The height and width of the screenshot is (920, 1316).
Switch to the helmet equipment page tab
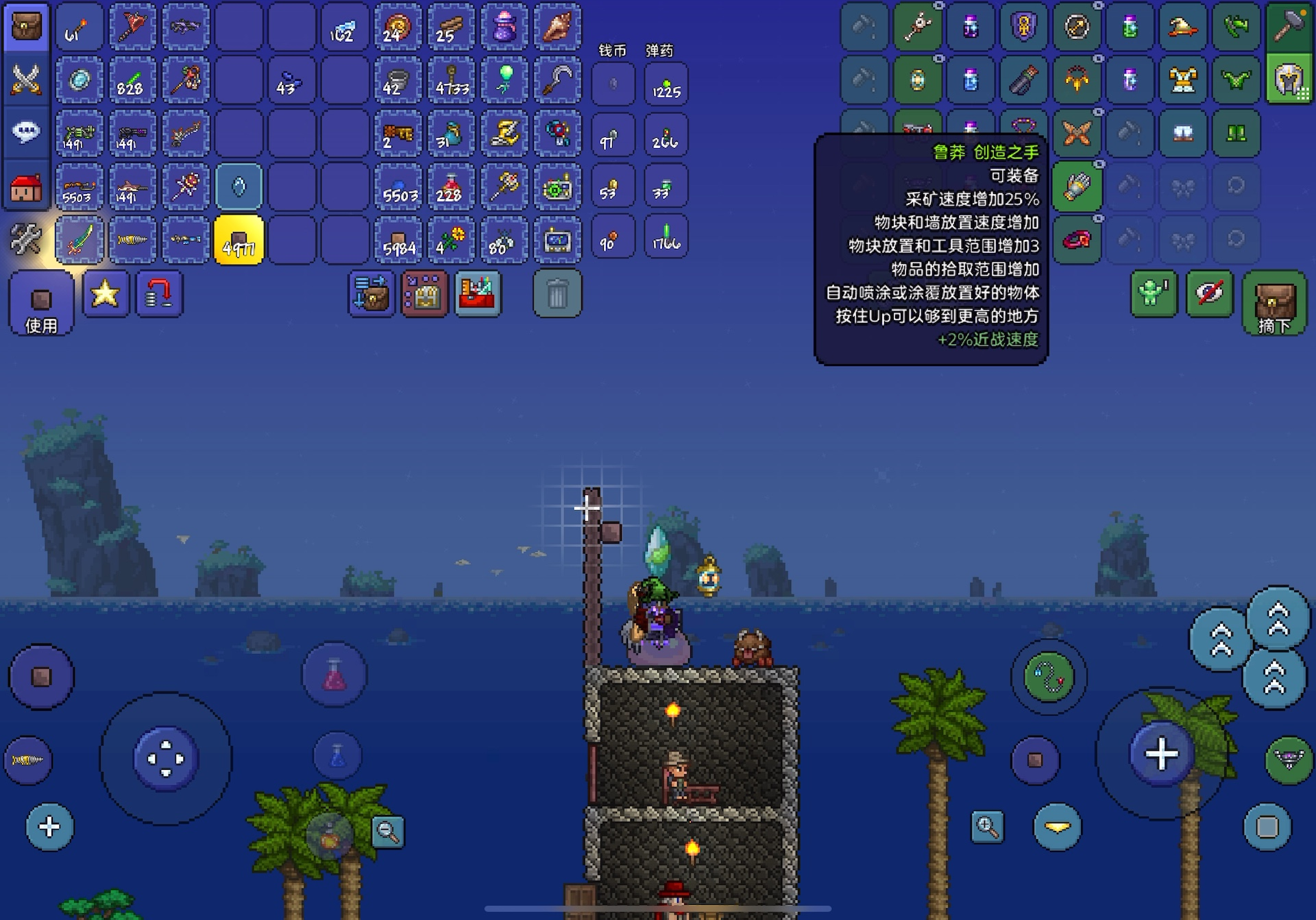[x=1289, y=80]
